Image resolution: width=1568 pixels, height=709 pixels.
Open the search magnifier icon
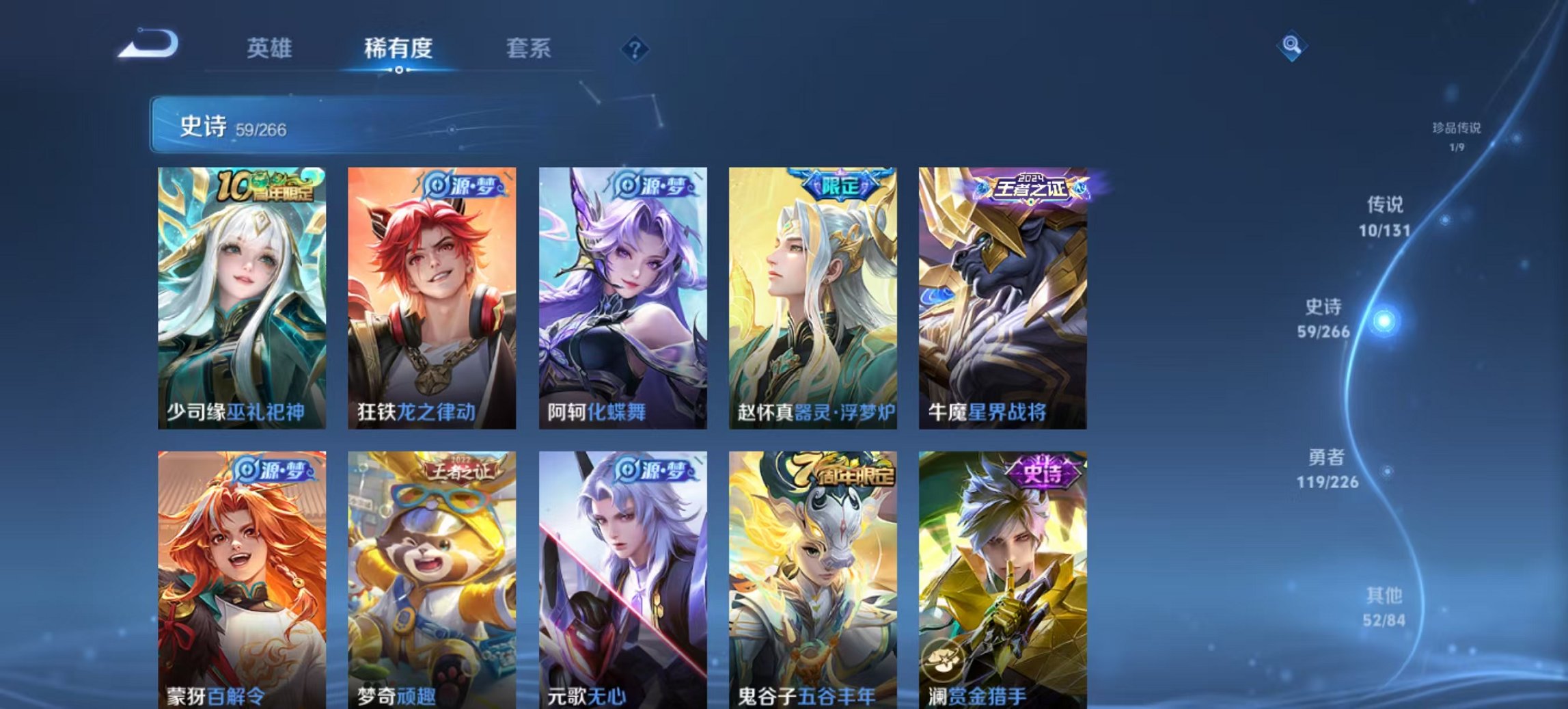click(x=1292, y=46)
